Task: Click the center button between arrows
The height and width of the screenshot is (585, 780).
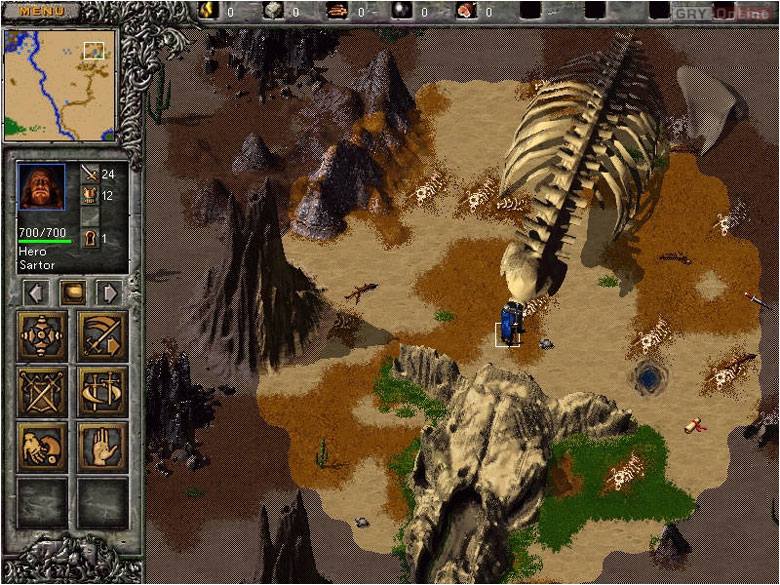Action: pos(73,293)
